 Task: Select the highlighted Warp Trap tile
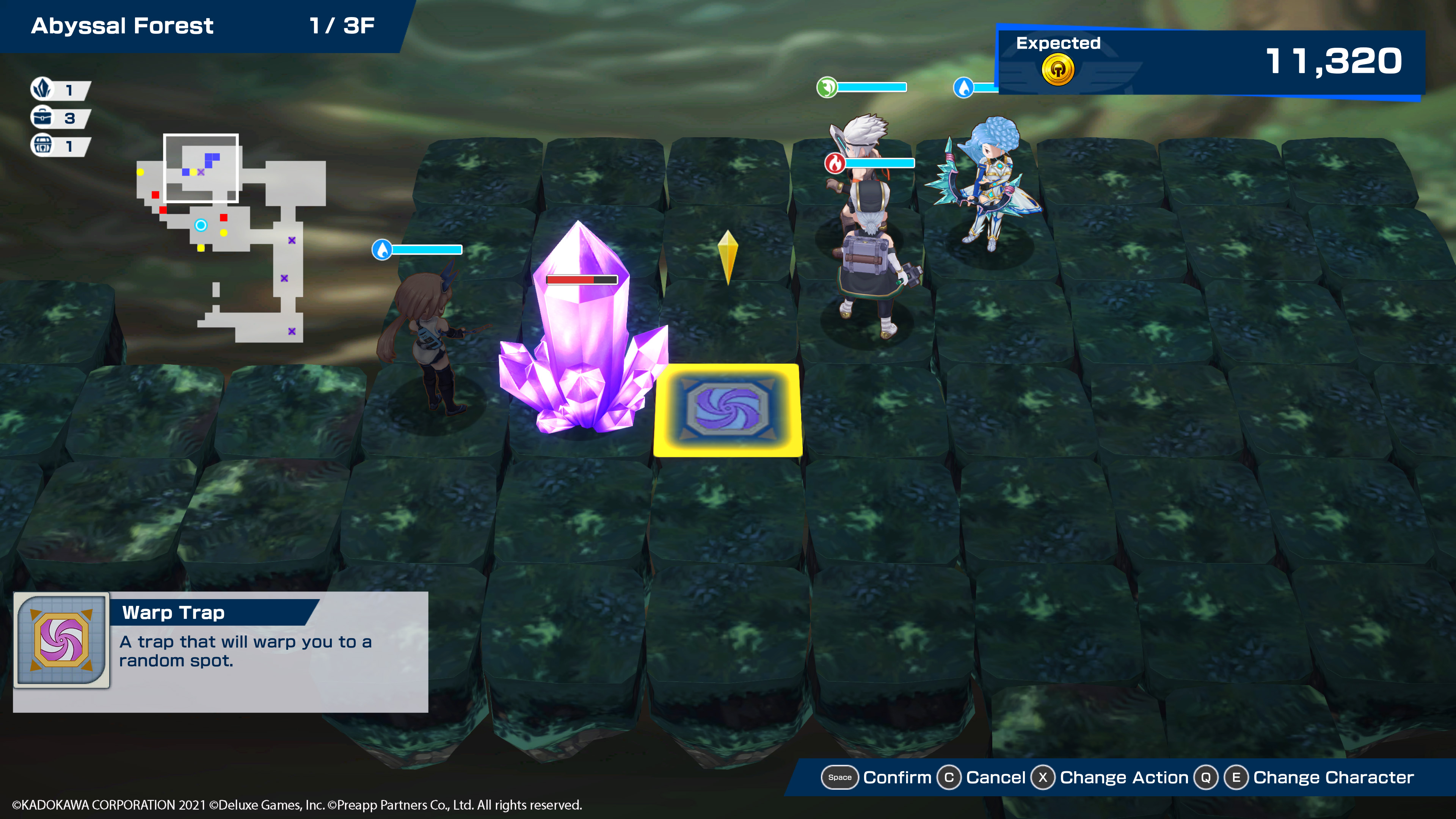point(728,409)
